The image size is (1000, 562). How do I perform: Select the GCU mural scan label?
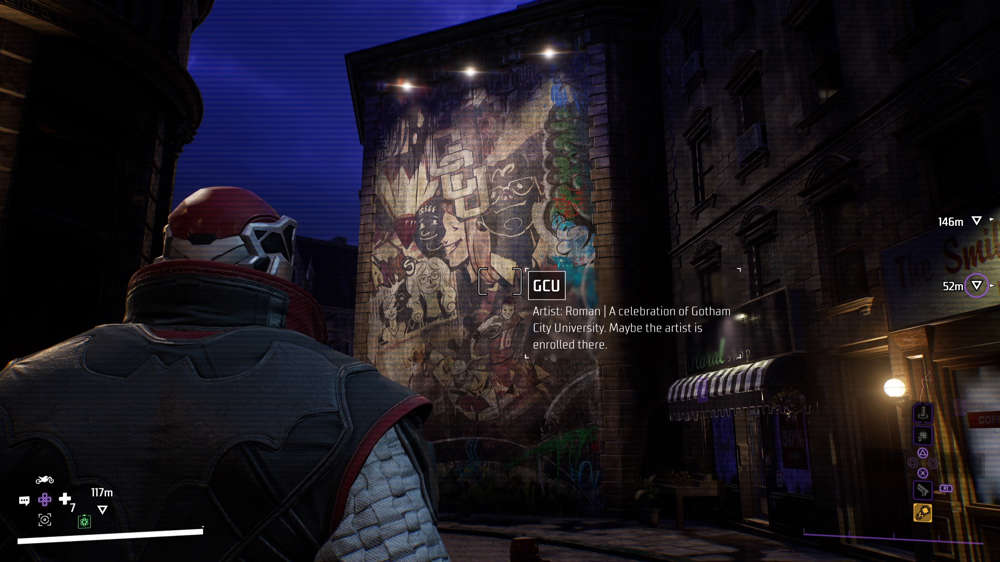[x=546, y=285]
